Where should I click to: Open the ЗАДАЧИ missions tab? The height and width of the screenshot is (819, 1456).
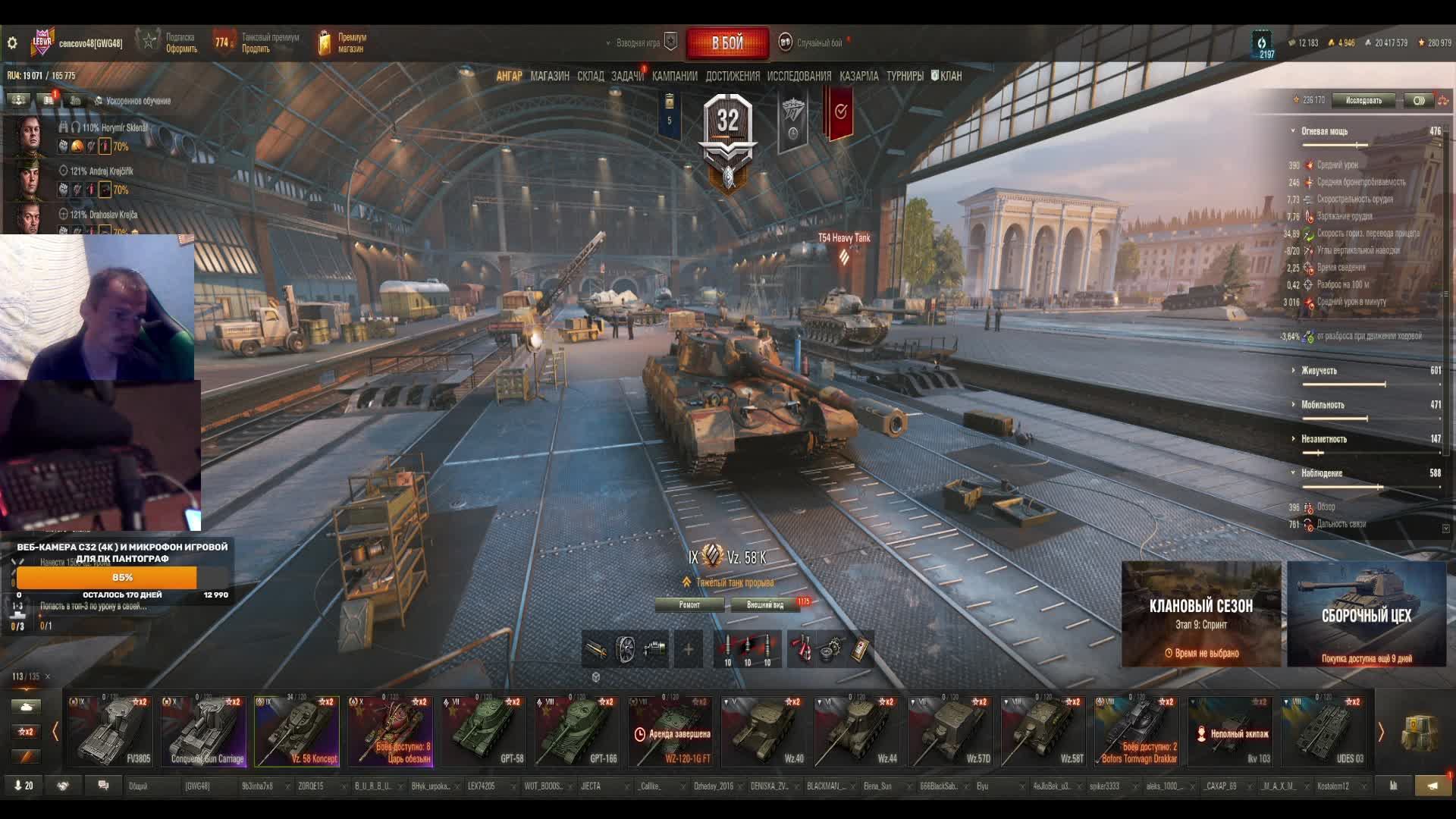tap(627, 76)
